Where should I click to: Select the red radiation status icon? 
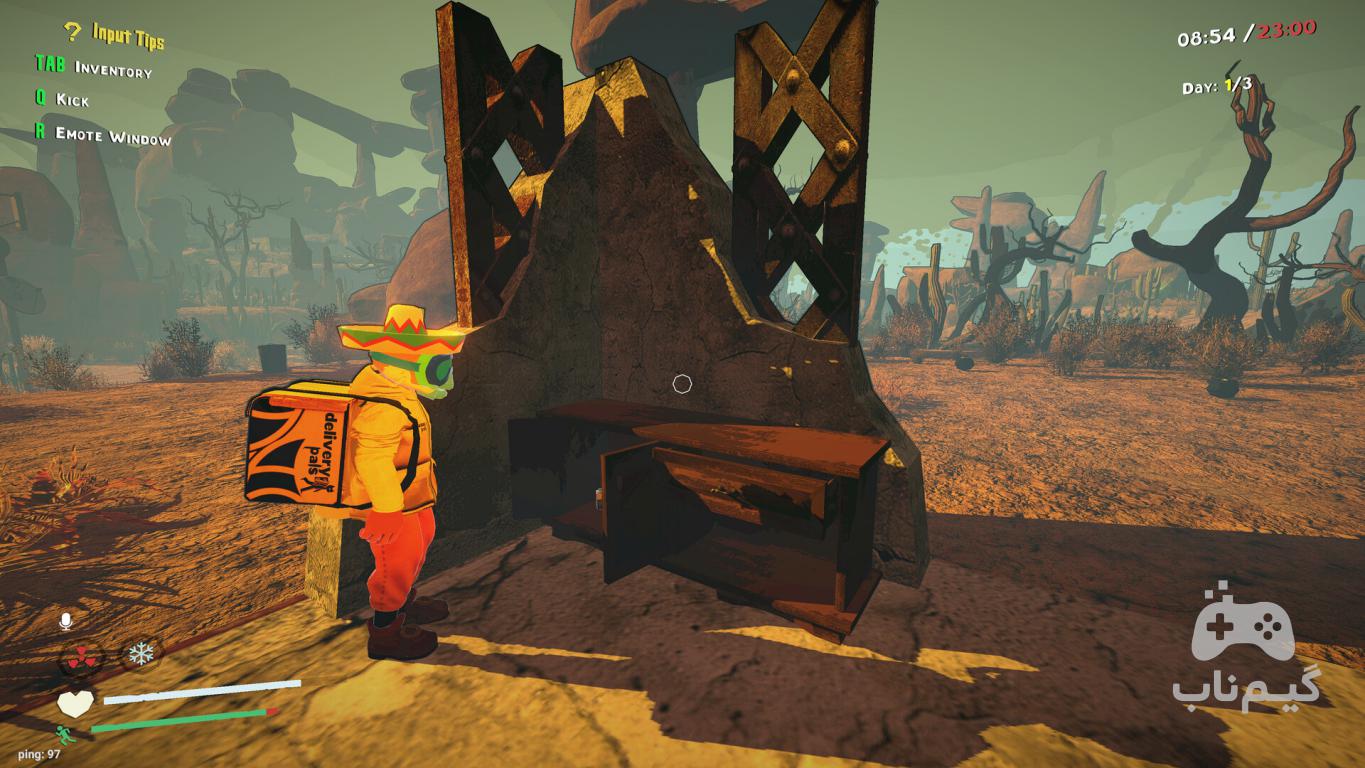click(82, 657)
